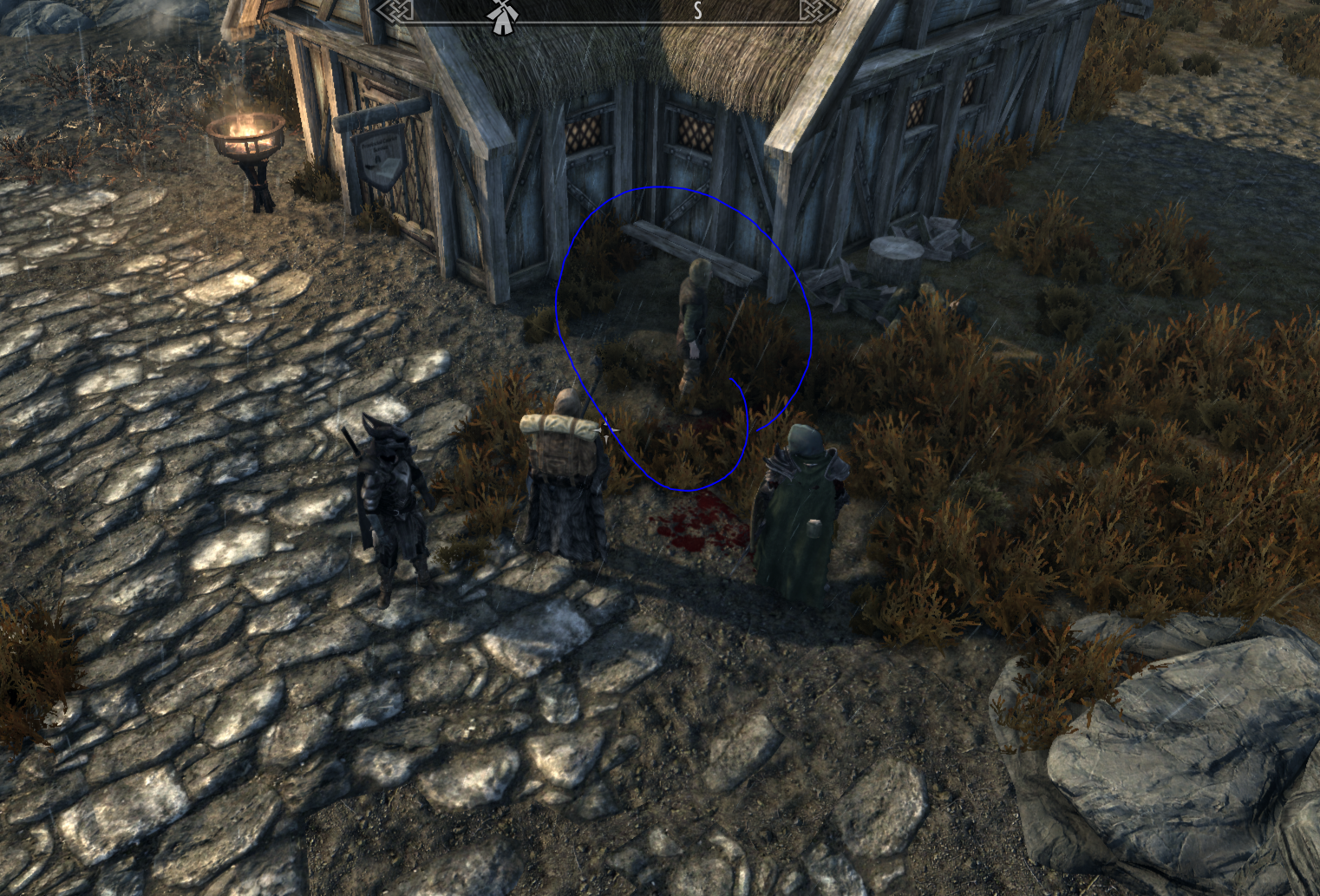The image size is (1320, 896).
Task: Click the windmill marker on the compass
Action: coord(501,16)
